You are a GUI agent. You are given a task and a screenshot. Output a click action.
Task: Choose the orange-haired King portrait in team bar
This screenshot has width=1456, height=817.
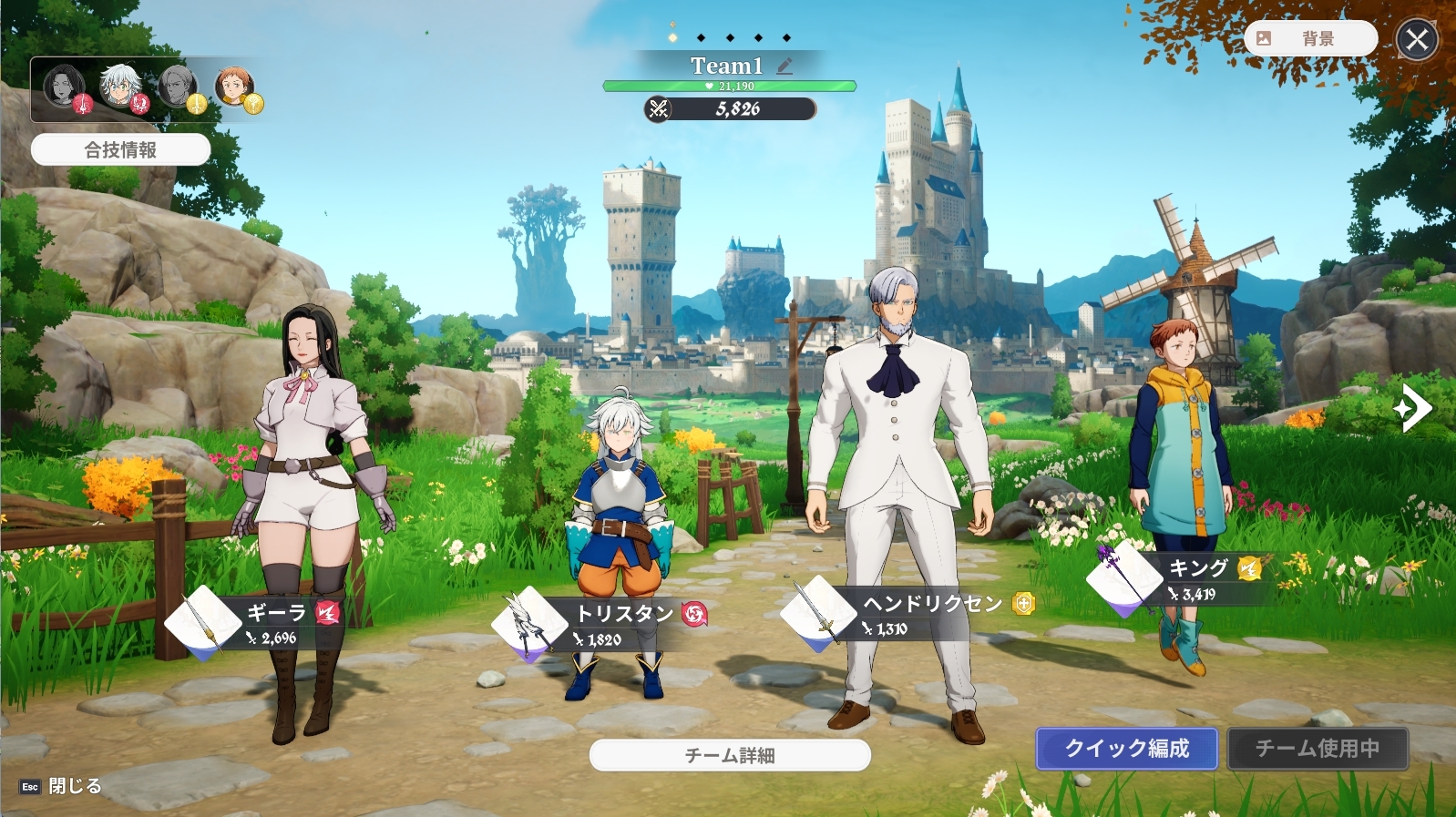coord(235,87)
